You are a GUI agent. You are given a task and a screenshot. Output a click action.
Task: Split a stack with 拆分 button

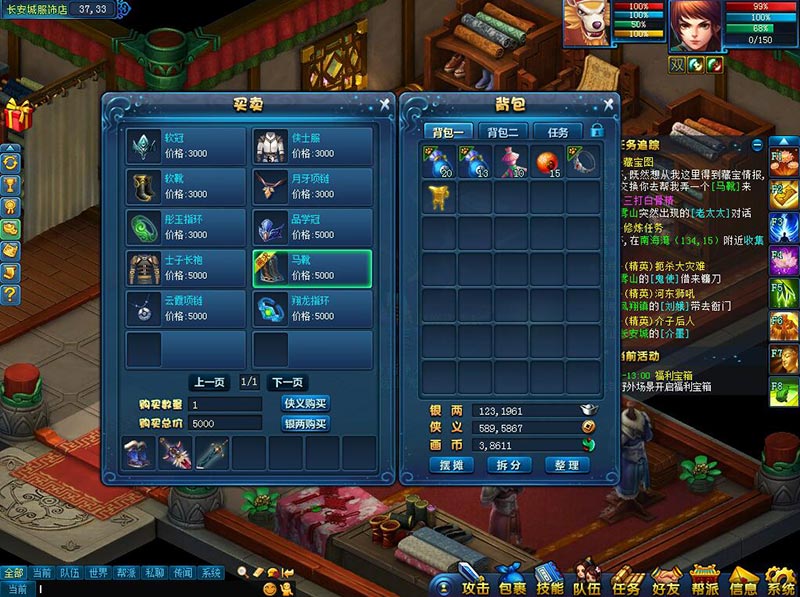508,466
